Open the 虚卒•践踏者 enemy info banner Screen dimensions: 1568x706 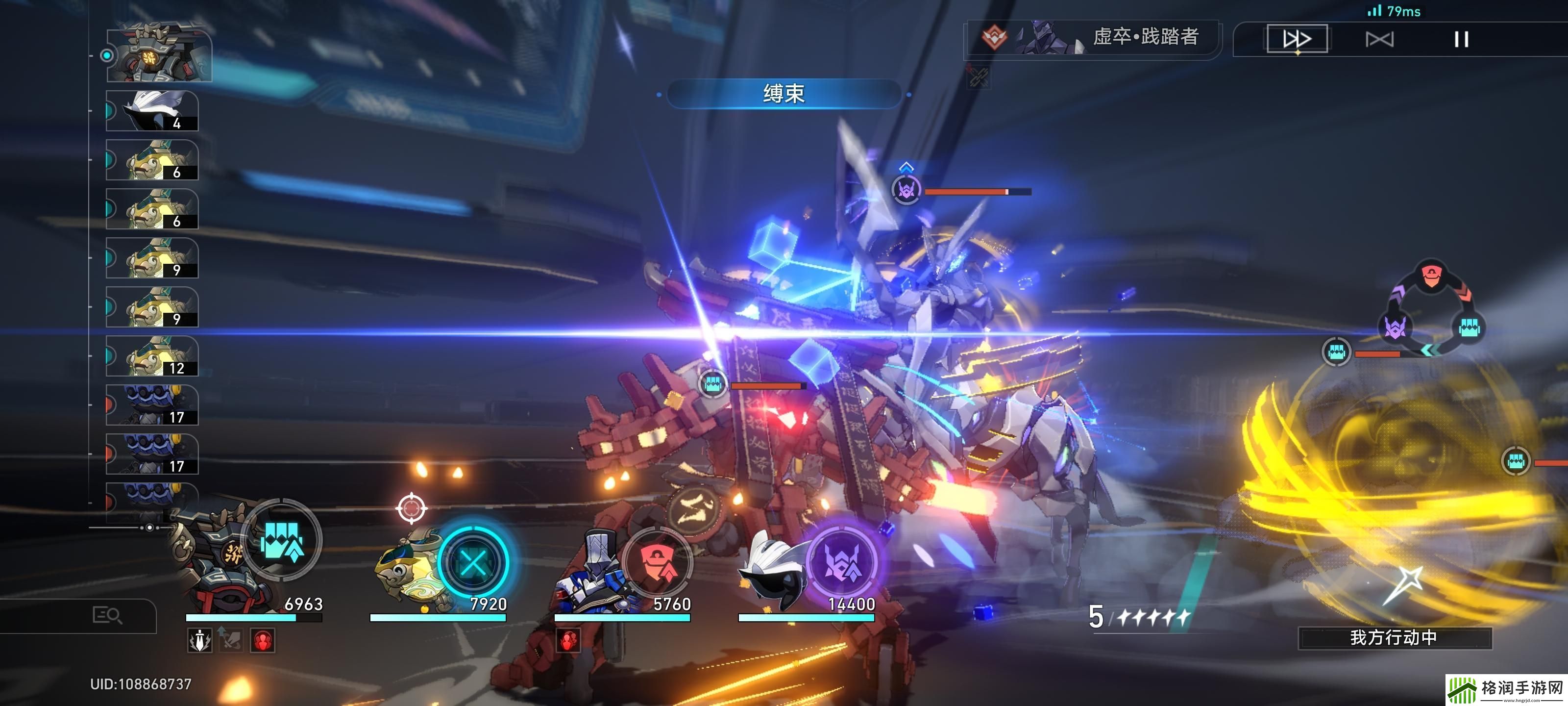pyautogui.click(x=1093, y=38)
